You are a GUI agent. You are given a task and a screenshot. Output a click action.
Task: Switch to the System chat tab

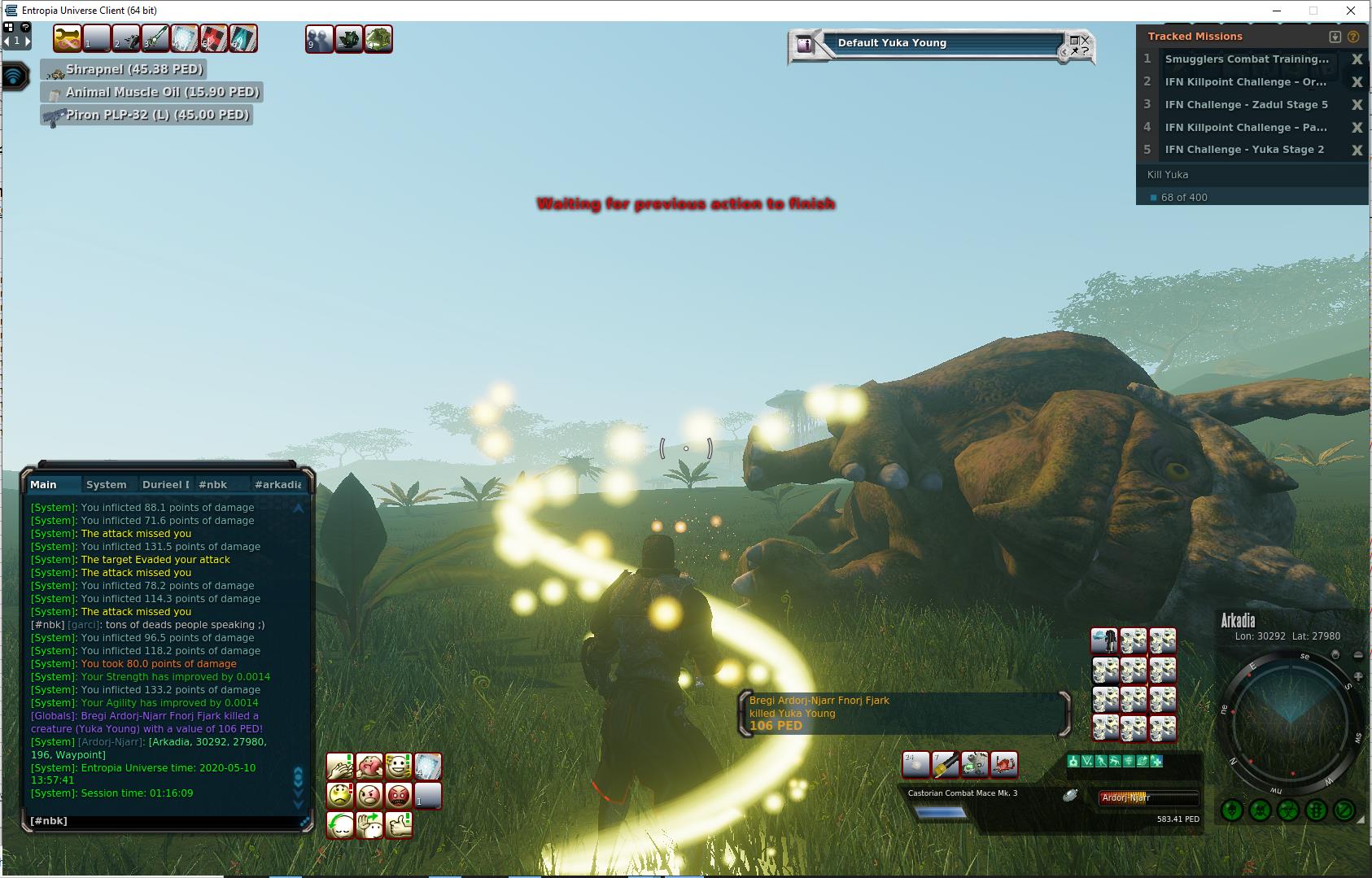[x=107, y=484]
